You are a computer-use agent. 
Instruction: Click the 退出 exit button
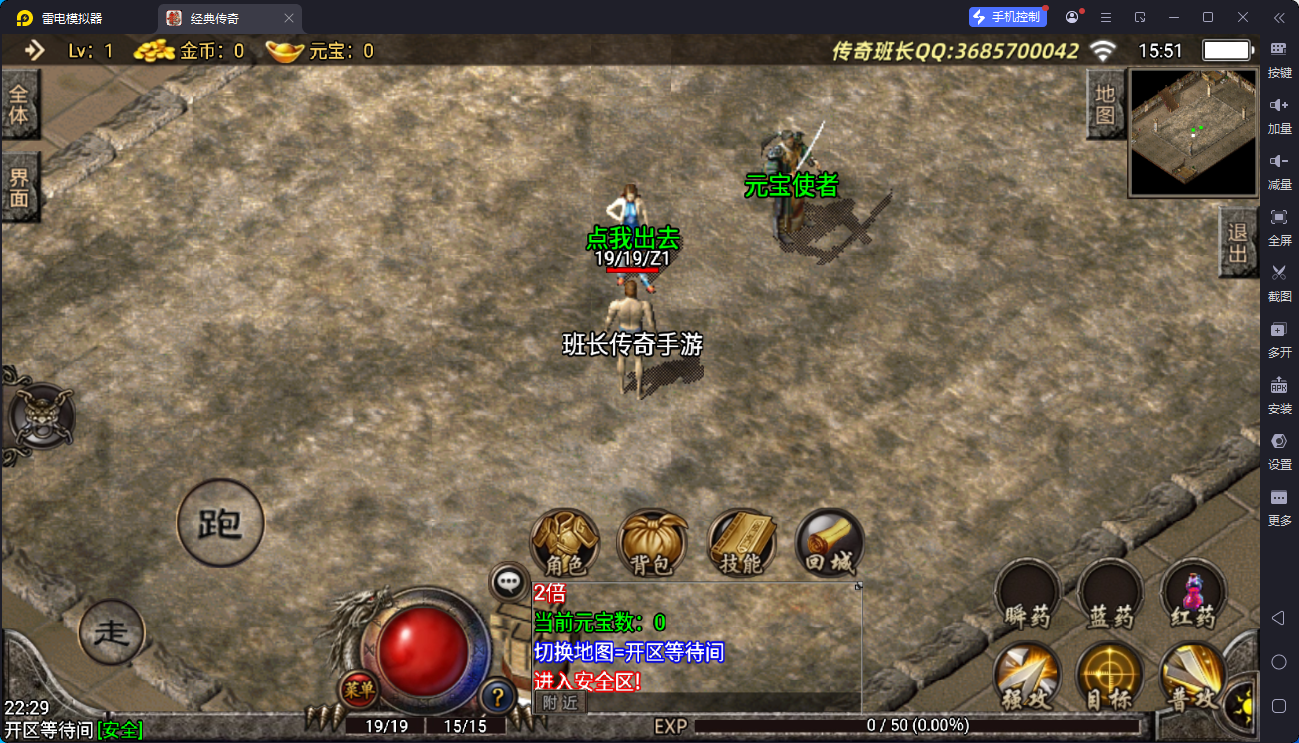click(1238, 242)
